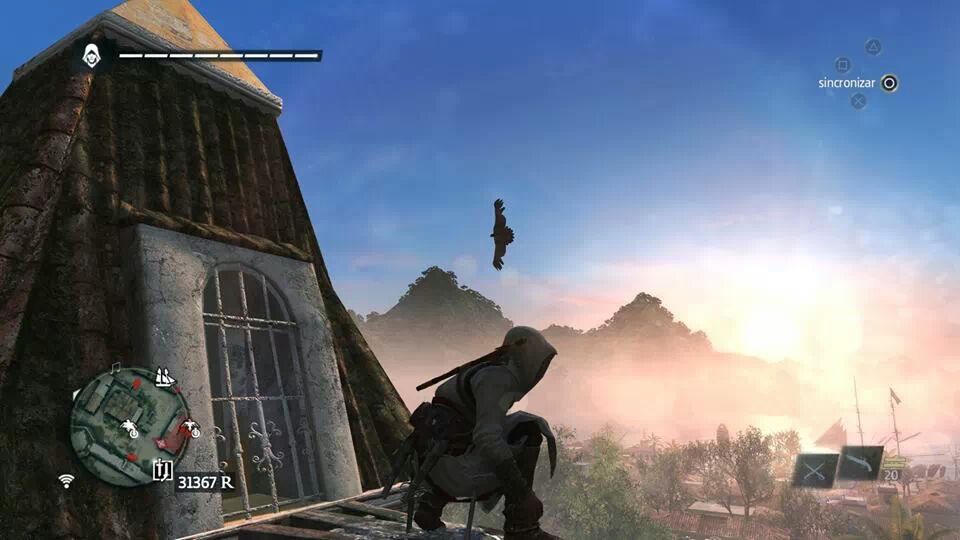
Task: Select the sailing ship marker on the minimap
Action: [163, 378]
